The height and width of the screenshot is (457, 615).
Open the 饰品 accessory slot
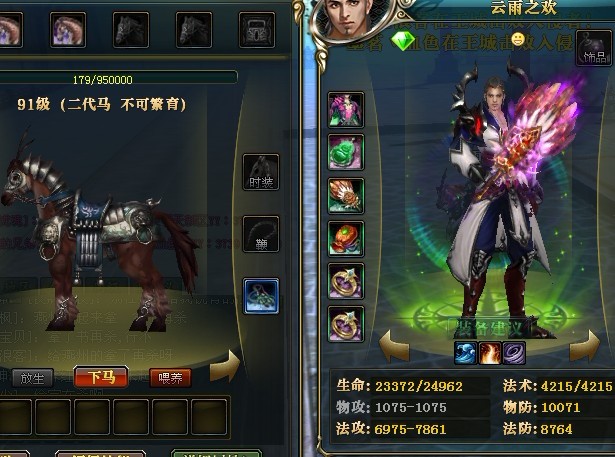[593, 49]
